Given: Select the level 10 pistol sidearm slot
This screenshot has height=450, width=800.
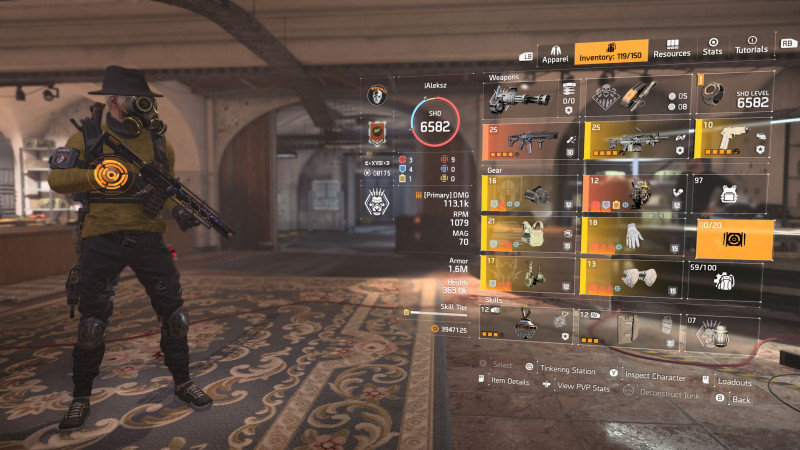Looking at the screenshot, I should click(x=731, y=141).
